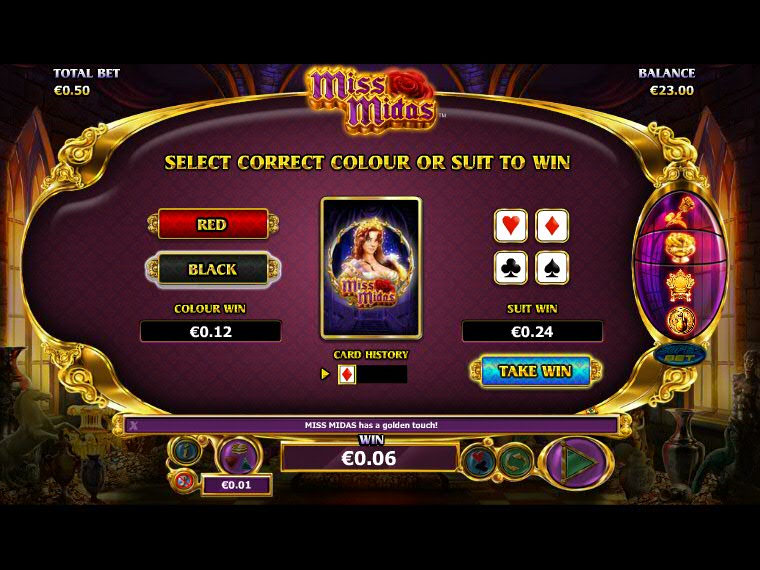Toggle the sound mute icon
Image resolution: width=760 pixels, height=570 pixels.
(x=183, y=483)
